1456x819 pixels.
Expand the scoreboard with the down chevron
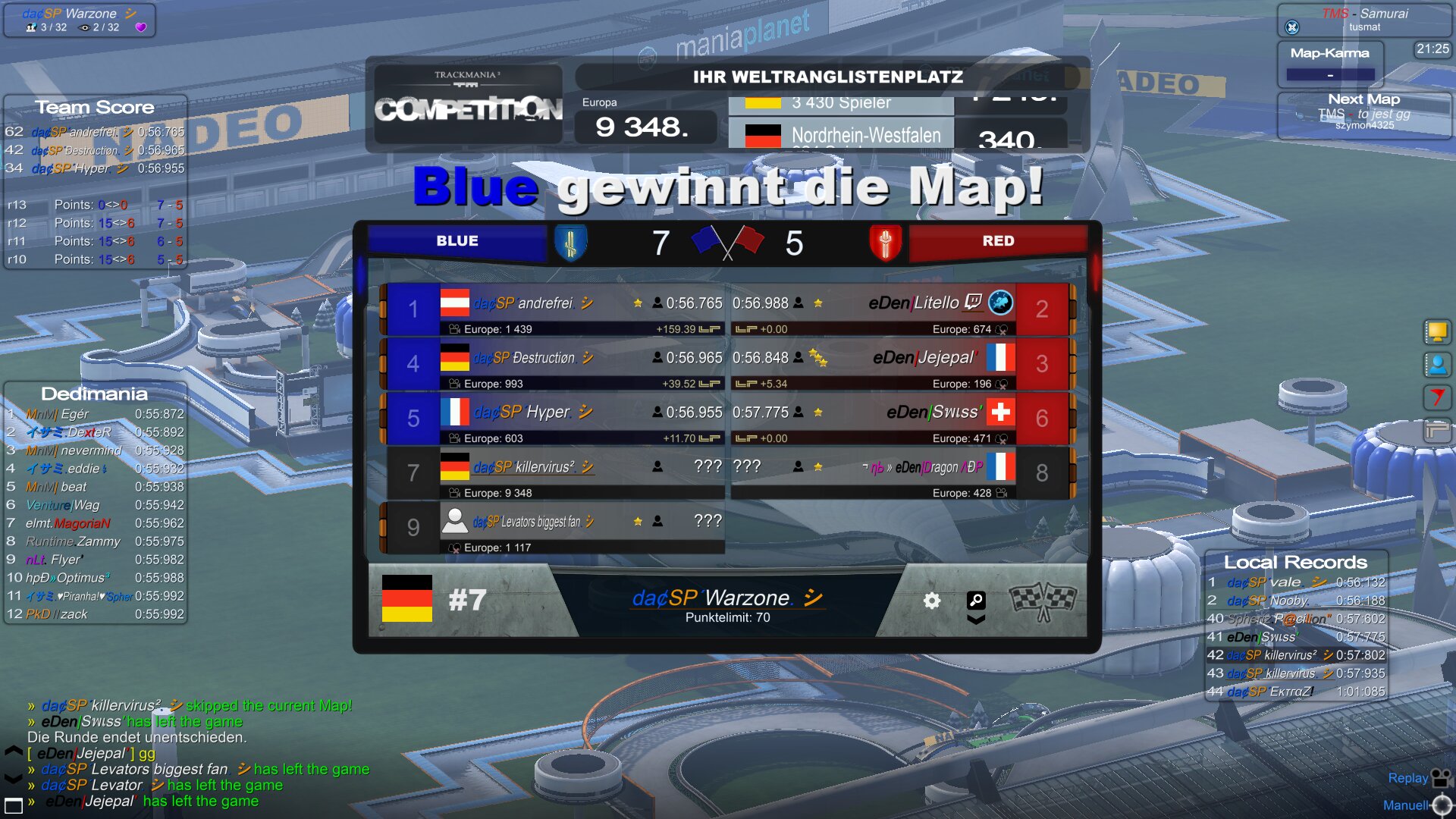pos(976,620)
